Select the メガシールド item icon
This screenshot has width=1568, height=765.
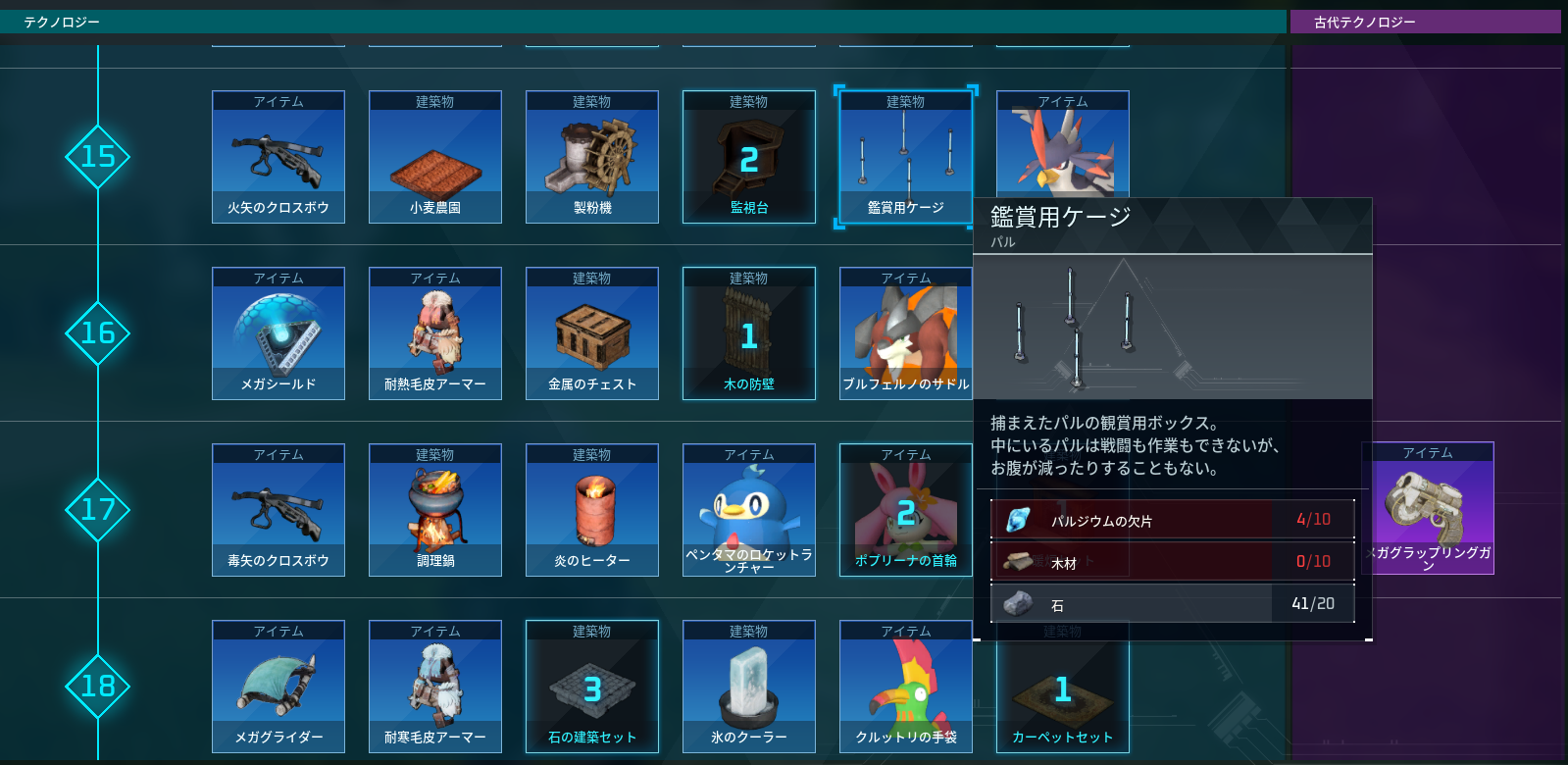278,333
